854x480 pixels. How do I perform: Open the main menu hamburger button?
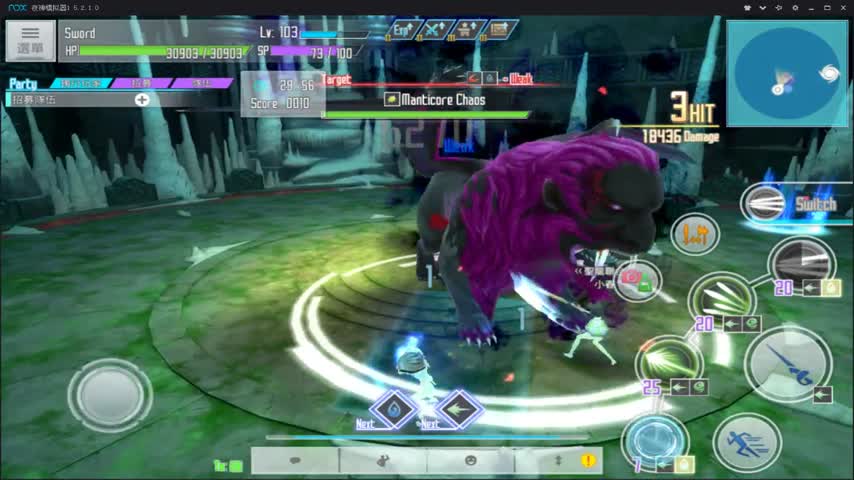[30, 41]
